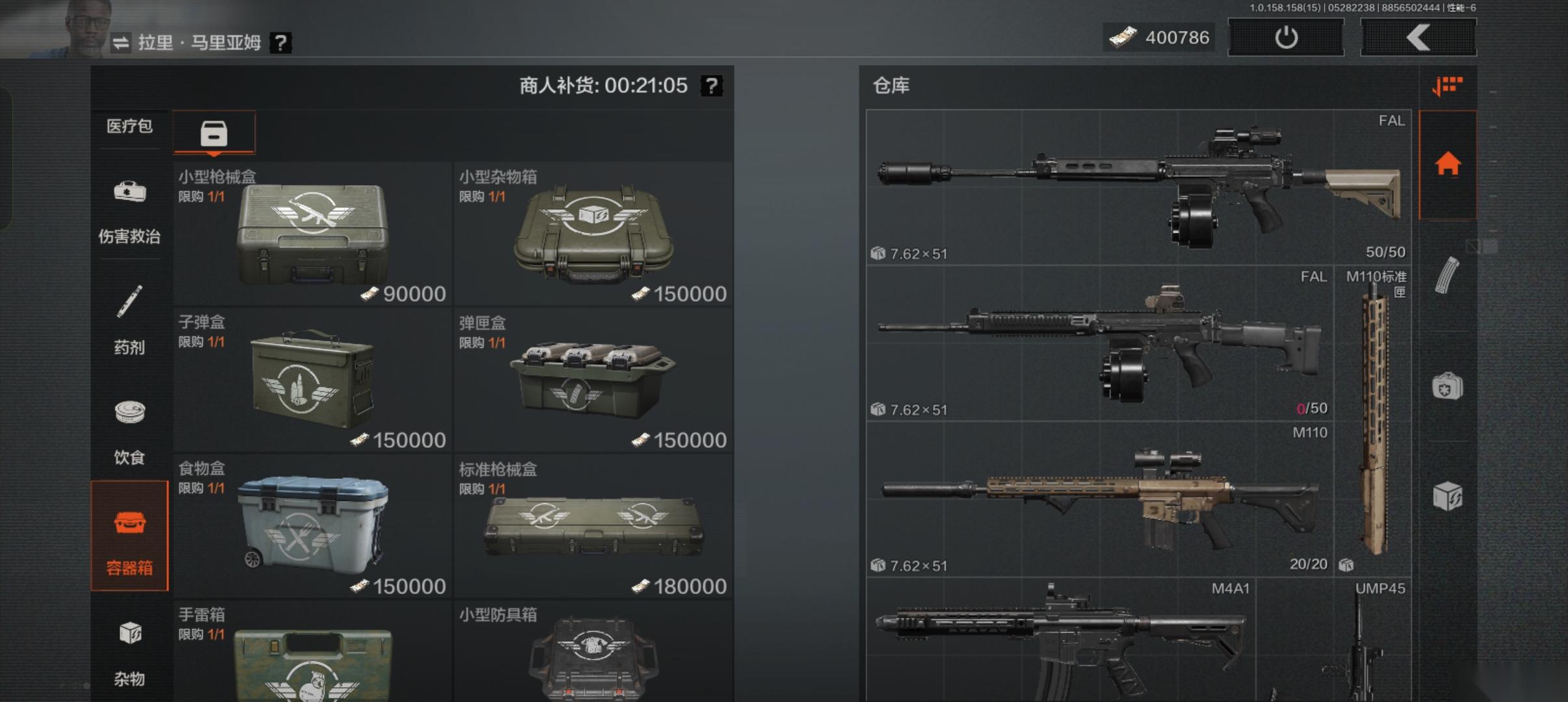
Task: Select the 弹匣盒 magazine box
Action: point(594,380)
